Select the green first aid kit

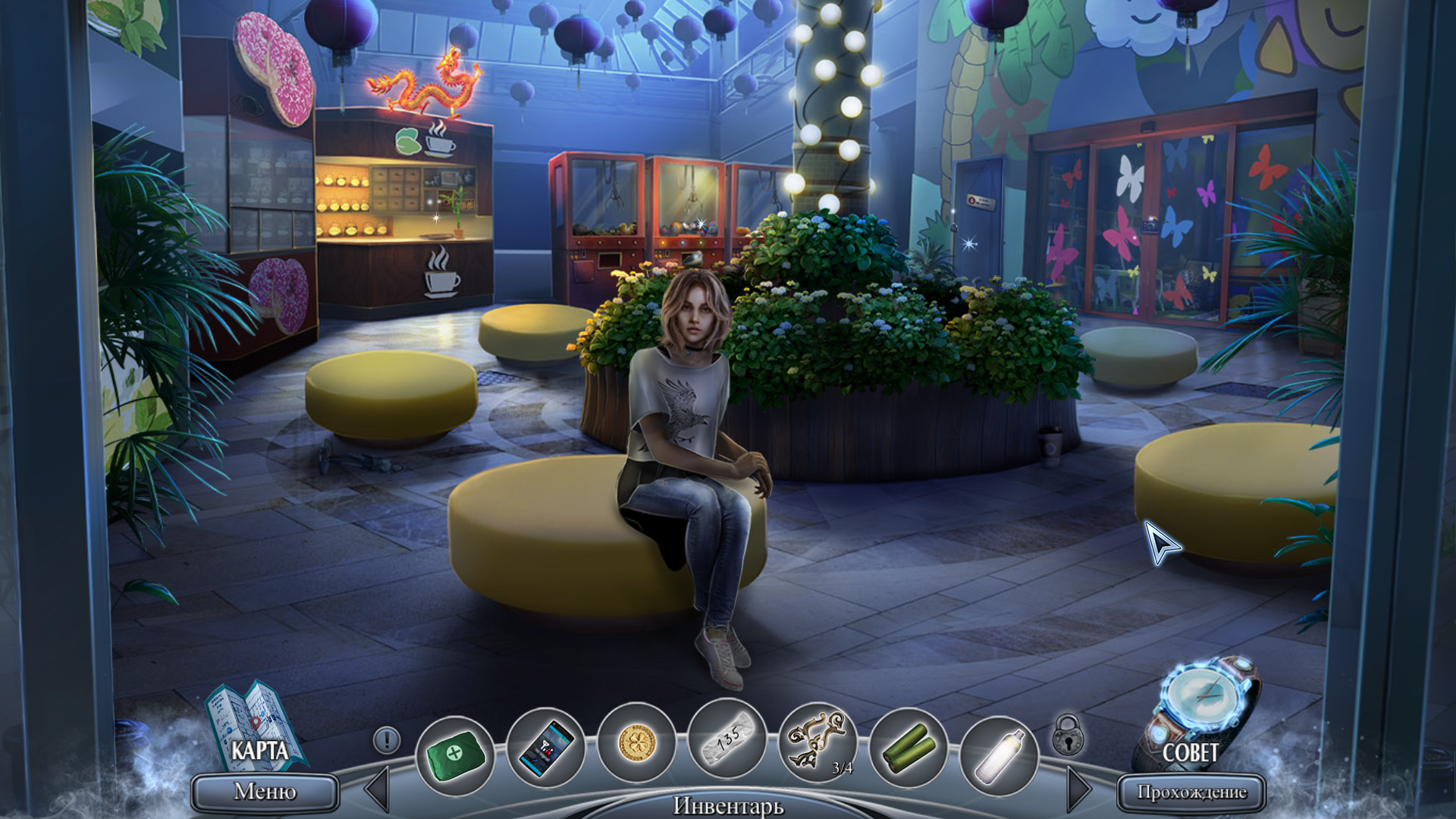pyautogui.click(x=455, y=755)
